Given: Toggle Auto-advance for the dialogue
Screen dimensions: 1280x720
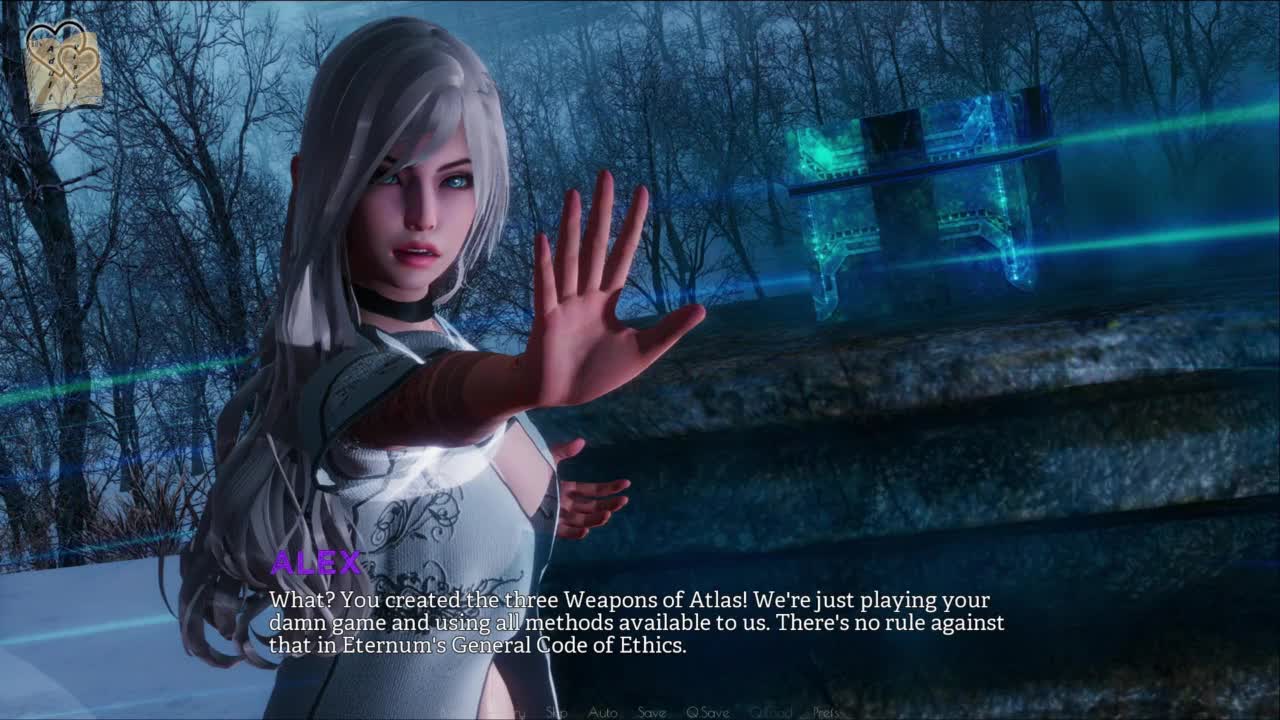Looking at the screenshot, I should 602,712.
